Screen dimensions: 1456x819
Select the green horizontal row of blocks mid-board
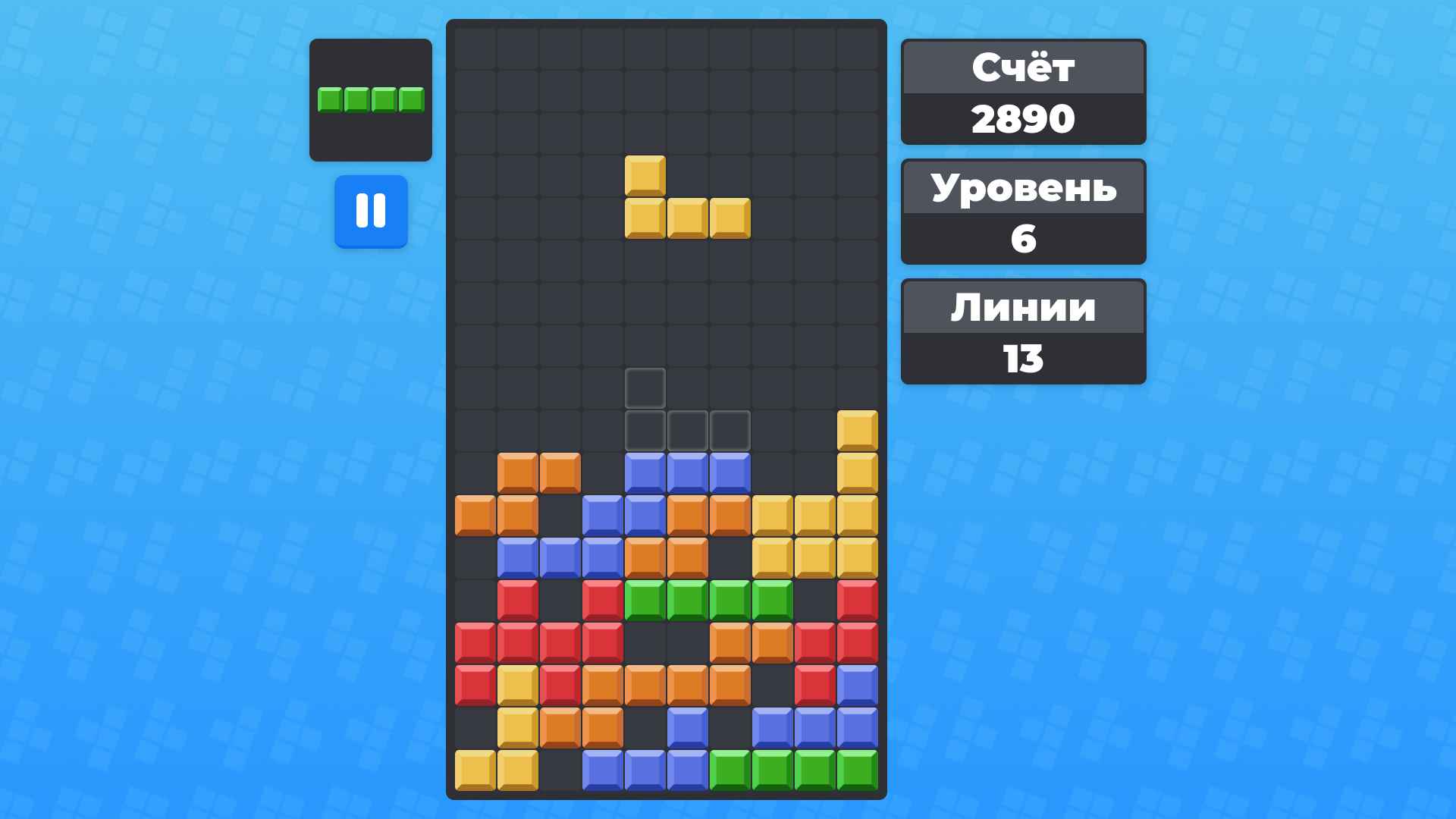[x=708, y=601]
